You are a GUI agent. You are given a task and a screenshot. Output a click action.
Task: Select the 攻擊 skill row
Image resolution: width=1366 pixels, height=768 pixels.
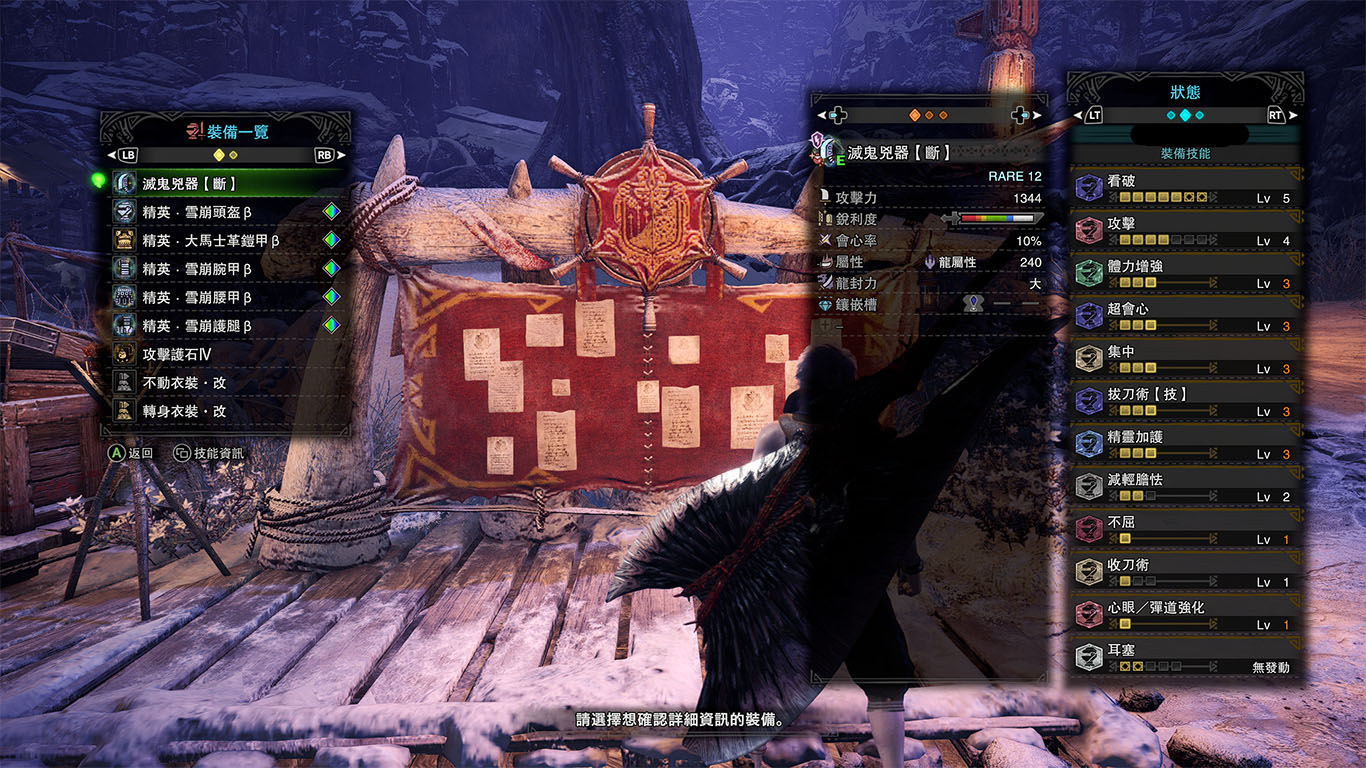[x=1185, y=232]
